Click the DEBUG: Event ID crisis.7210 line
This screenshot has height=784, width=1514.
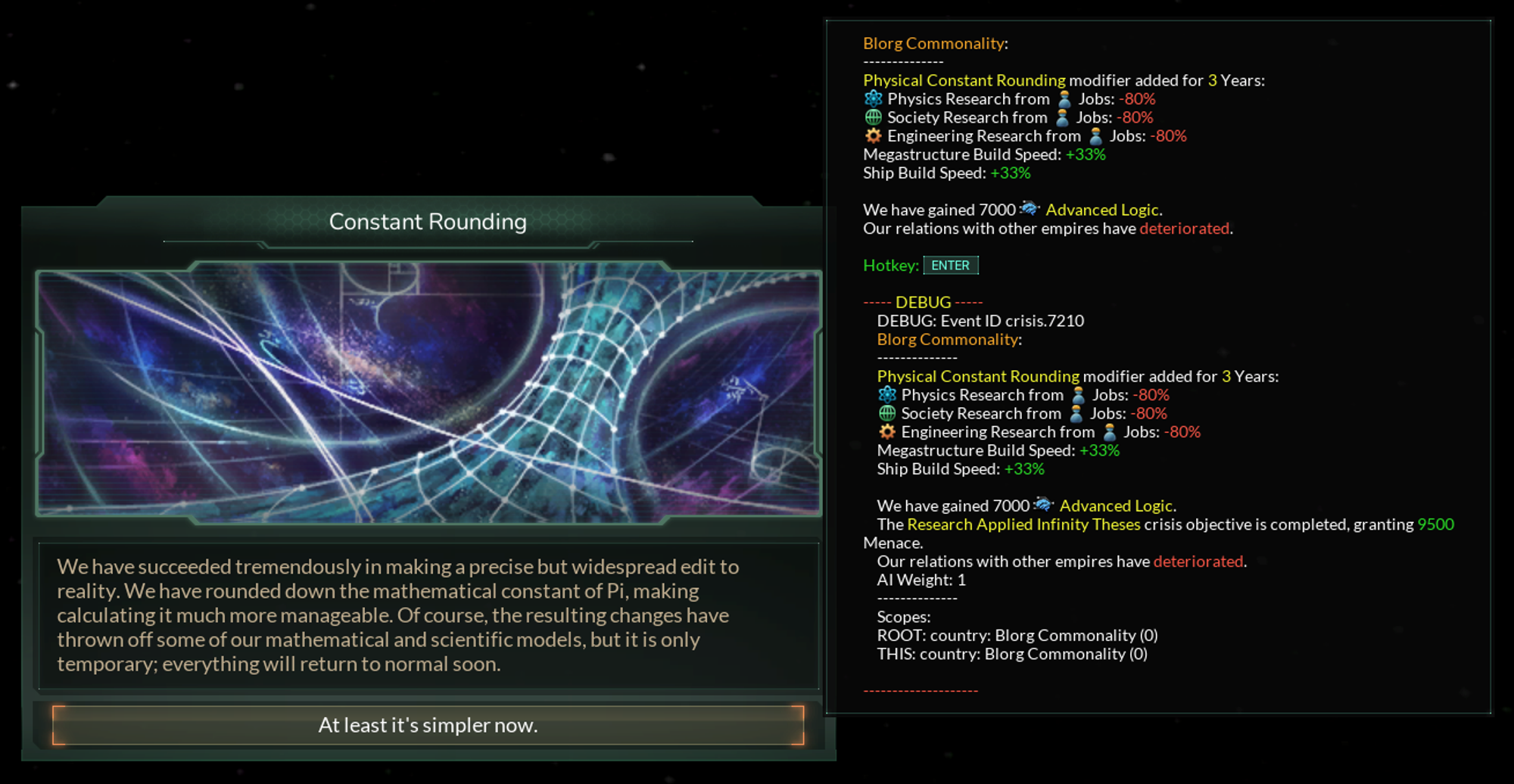[980, 320]
